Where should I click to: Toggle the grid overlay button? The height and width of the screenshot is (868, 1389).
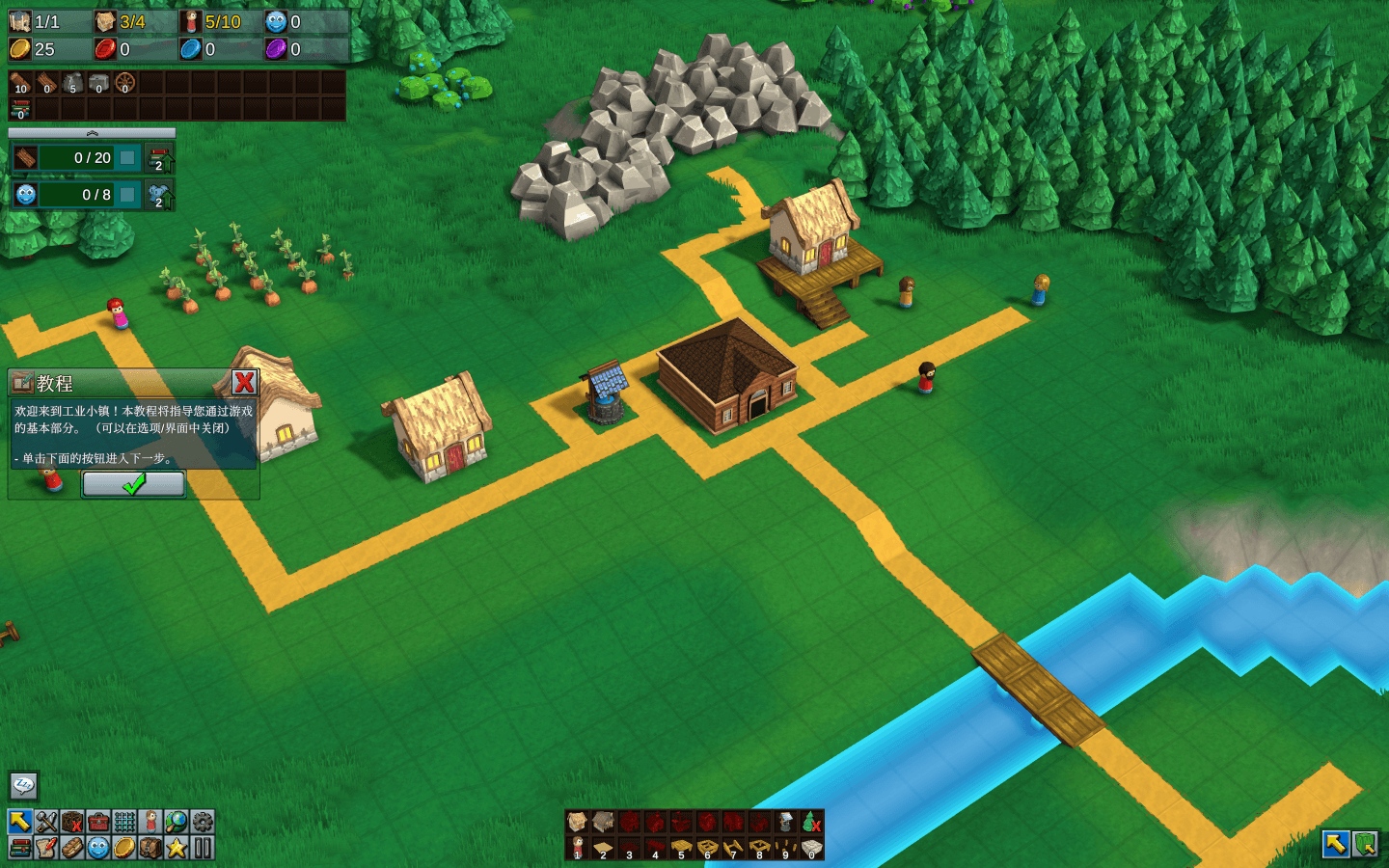pos(124,822)
